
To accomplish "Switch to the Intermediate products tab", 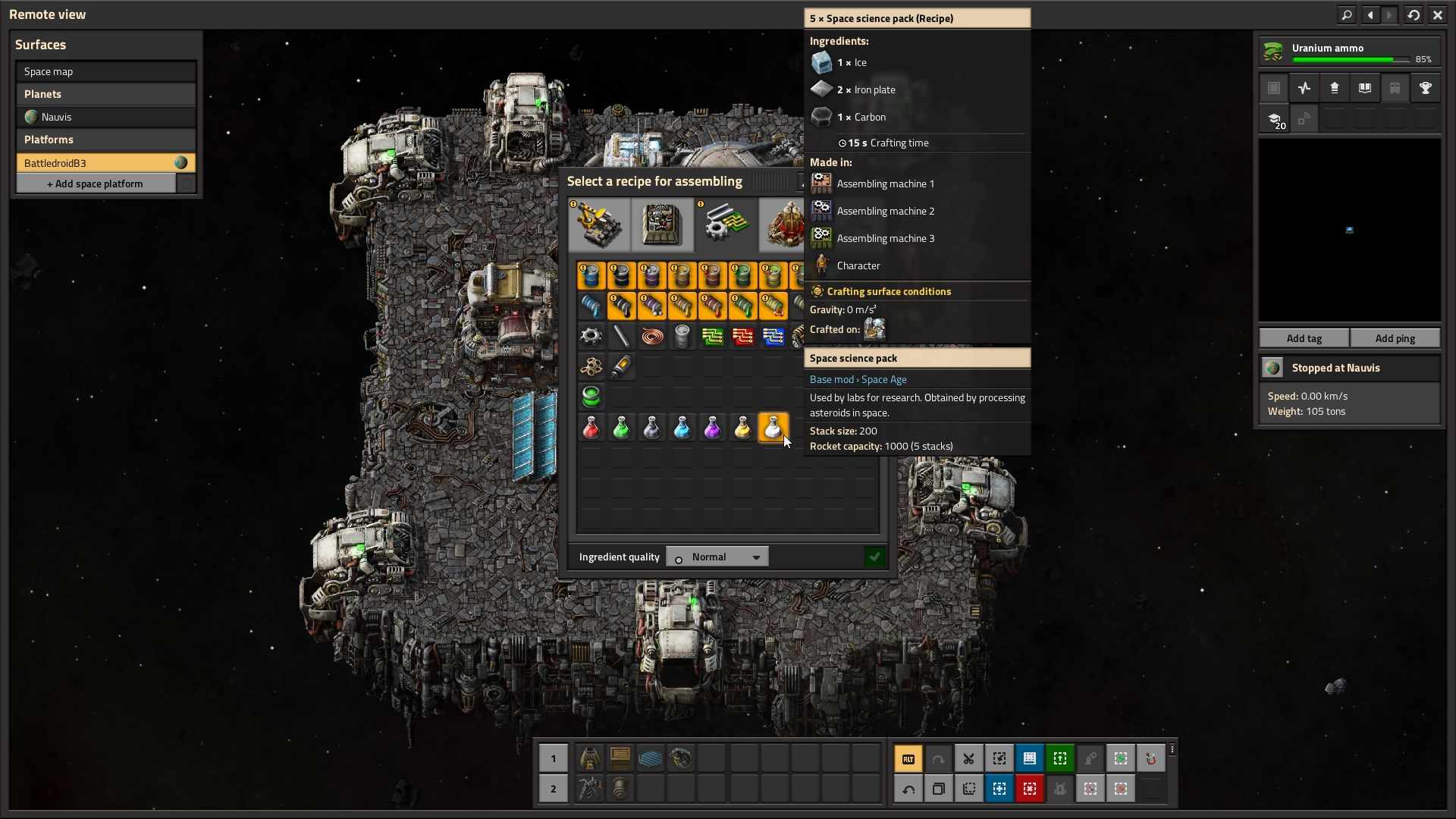I will (726, 224).
